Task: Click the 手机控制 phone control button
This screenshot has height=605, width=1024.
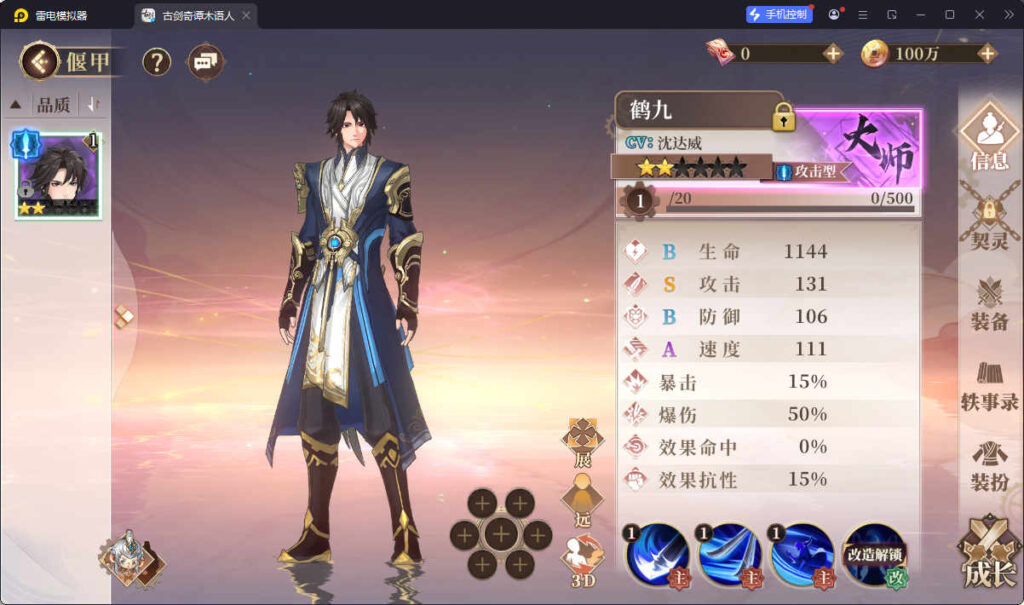Action: click(x=779, y=14)
